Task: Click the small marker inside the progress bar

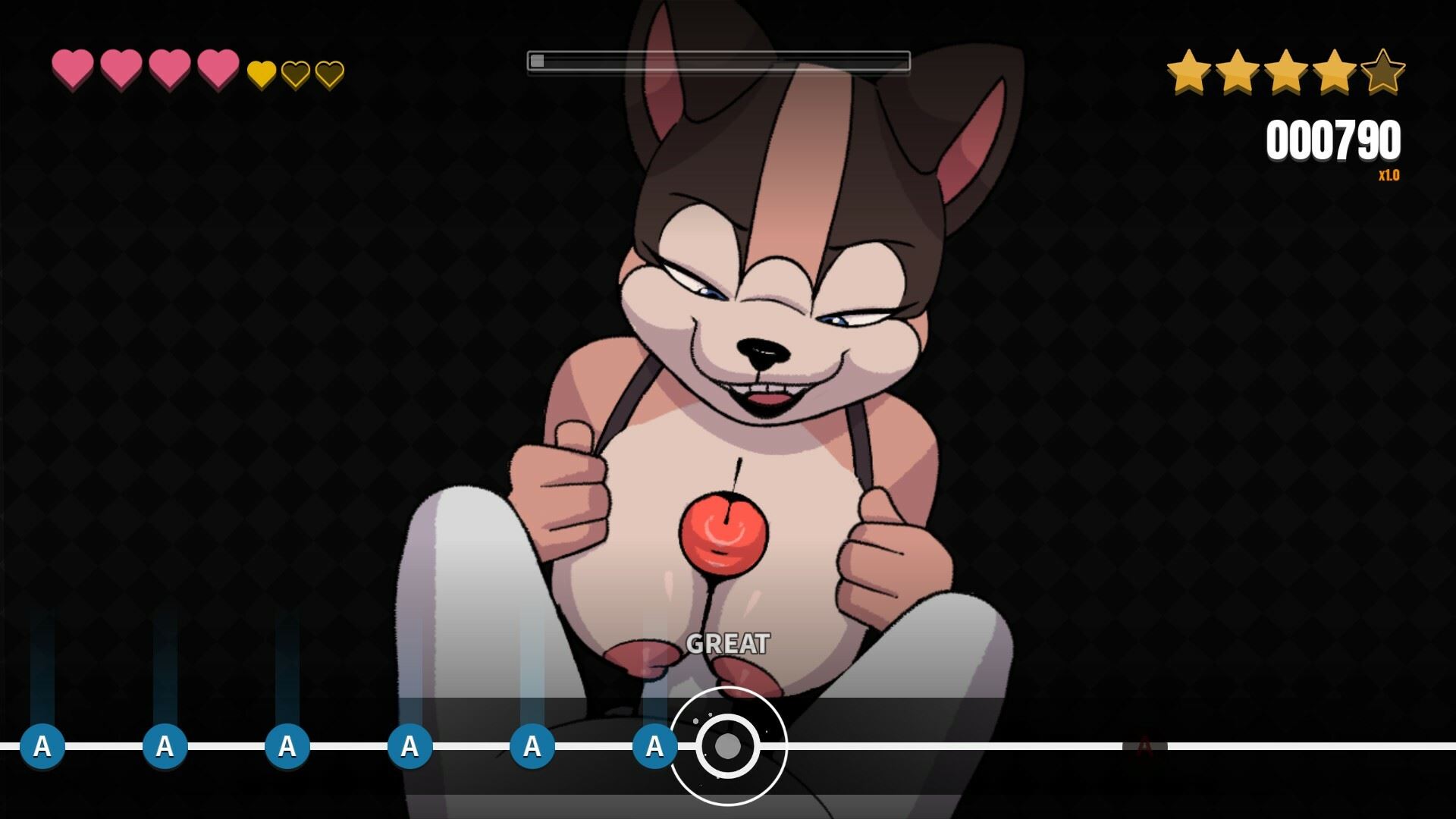Action: (537, 59)
